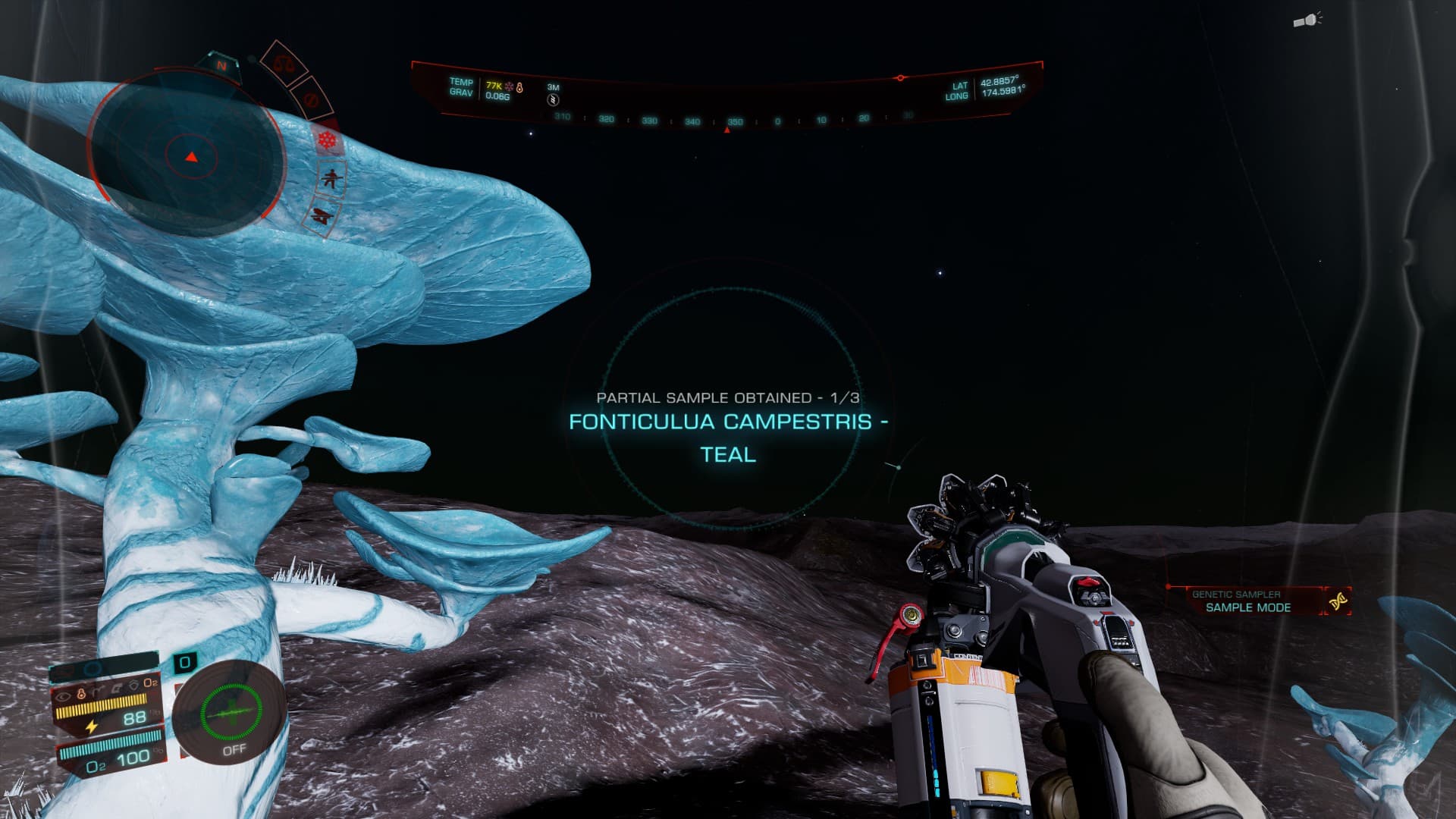The width and height of the screenshot is (1456, 819).
Task: Click the O2 icon on the suit status panel
Action: pyautogui.click(x=151, y=683)
